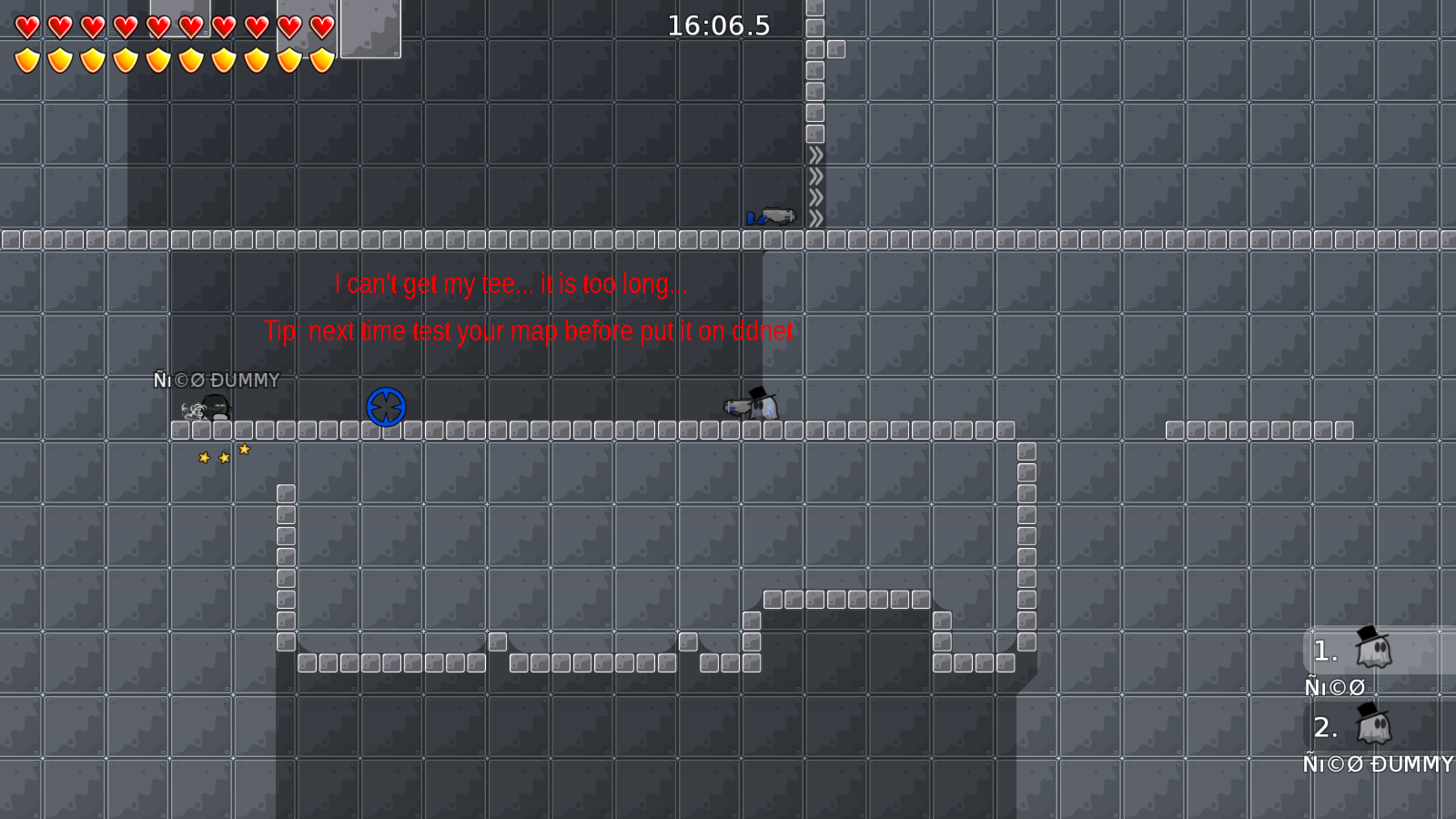Screen dimensions: 1456x819
Task: Click the Ñı©Ø name under the first rank
Action: pos(1334,687)
